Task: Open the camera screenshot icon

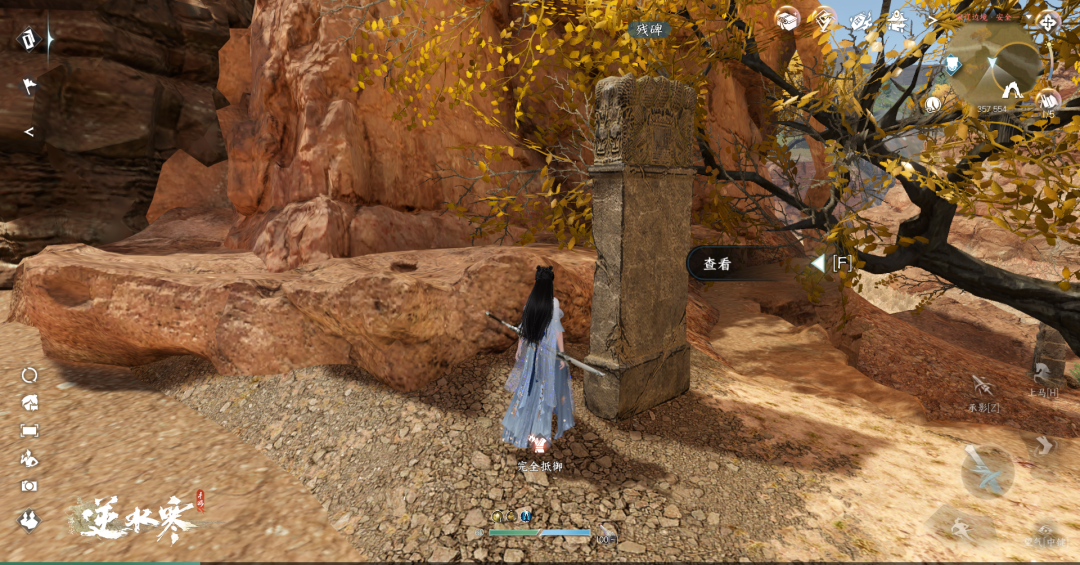Action: pyautogui.click(x=29, y=485)
